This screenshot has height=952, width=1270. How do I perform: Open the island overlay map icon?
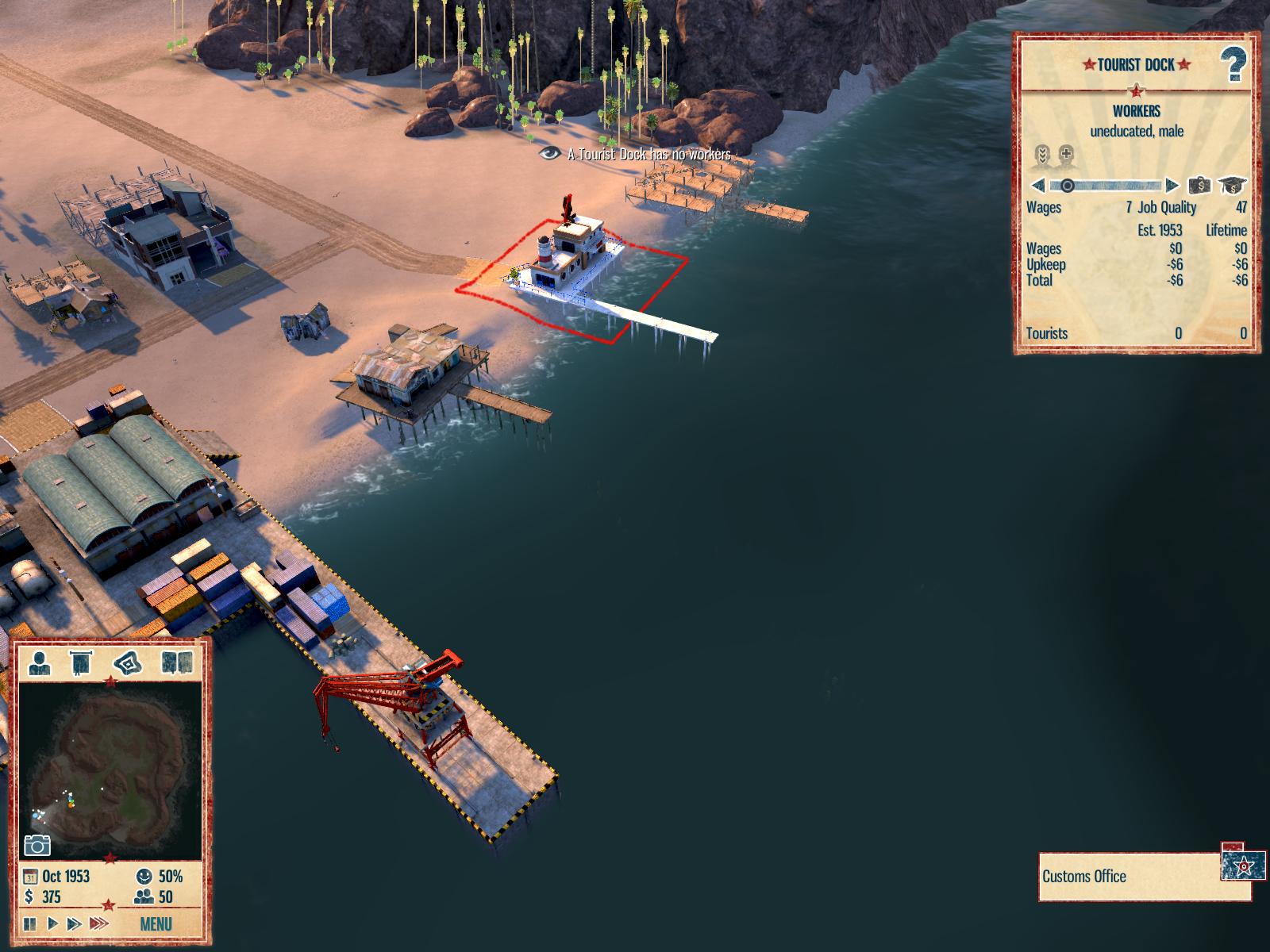[x=128, y=662]
